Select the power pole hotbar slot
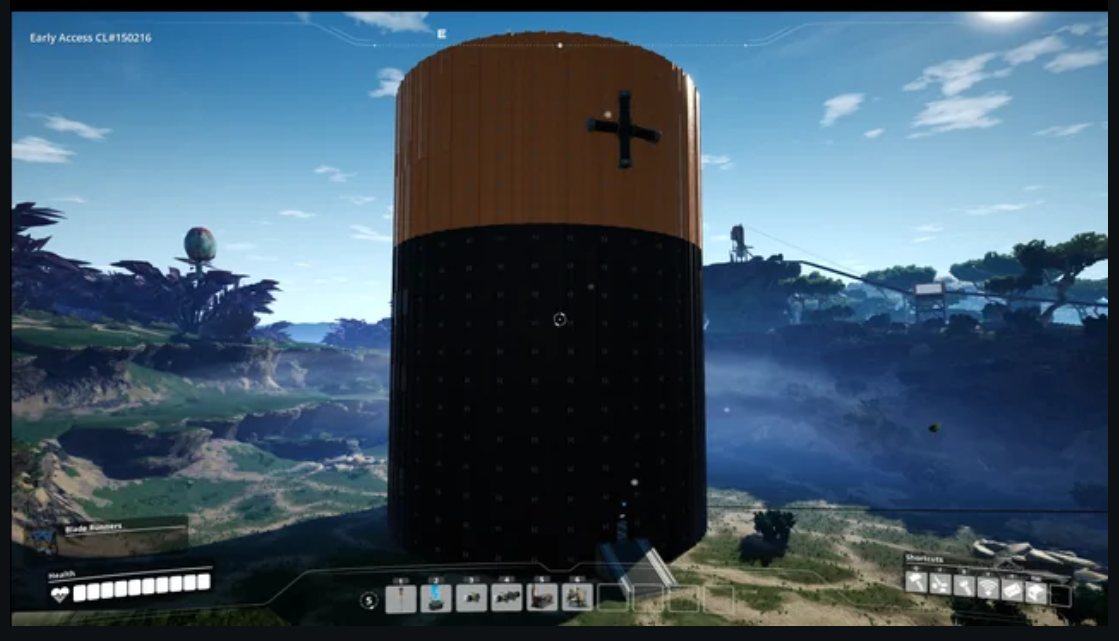This screenshot has width=1119, height=641. (401, 598)
